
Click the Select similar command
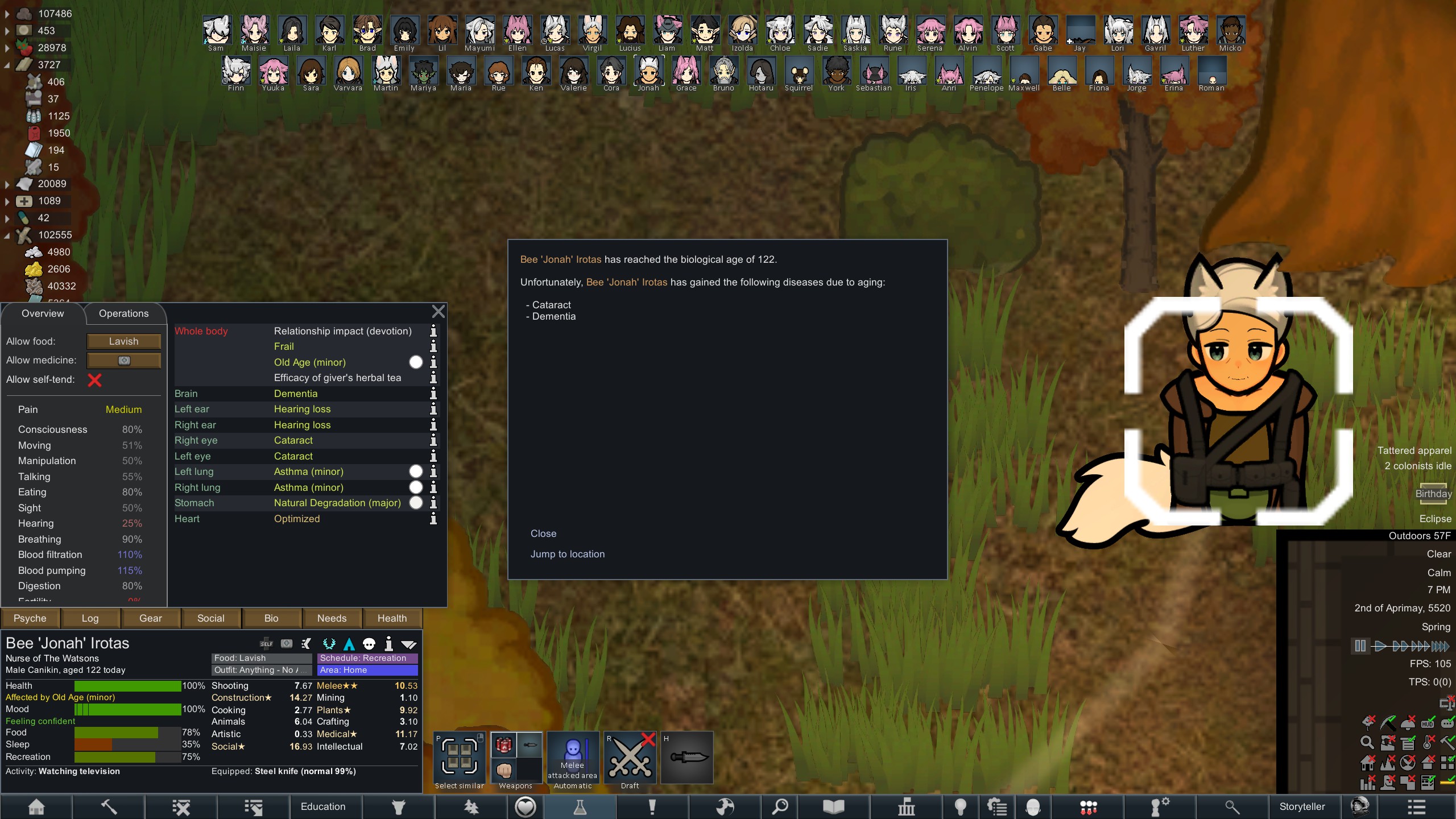460,759
